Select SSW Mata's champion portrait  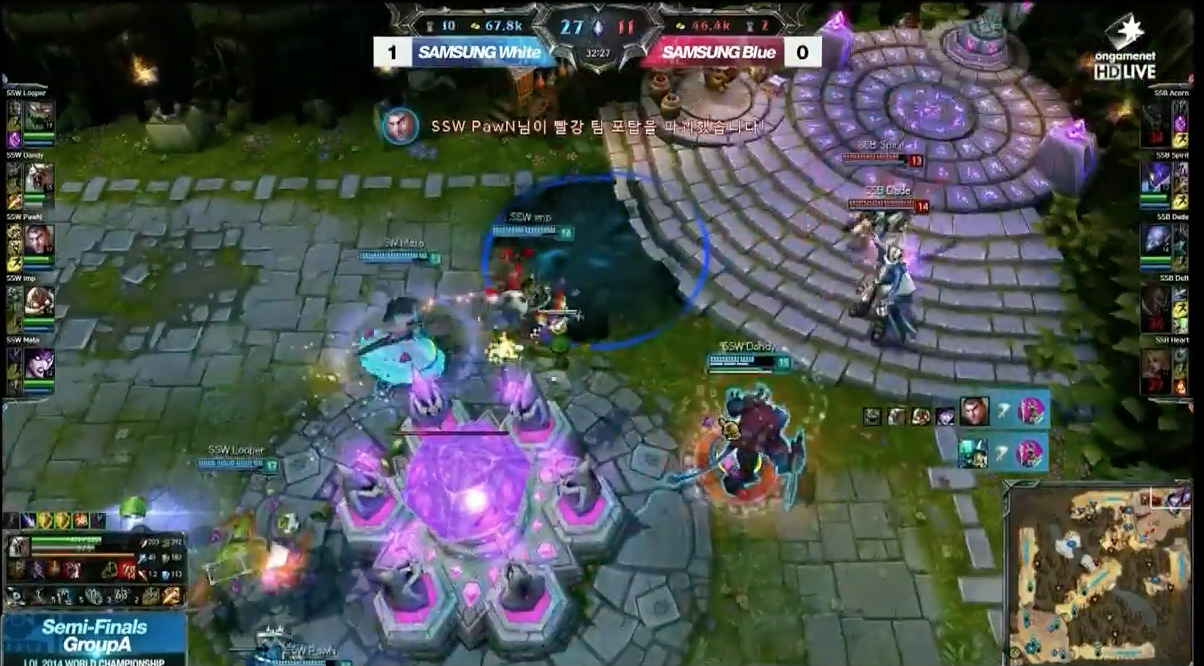tap(40, 363)
